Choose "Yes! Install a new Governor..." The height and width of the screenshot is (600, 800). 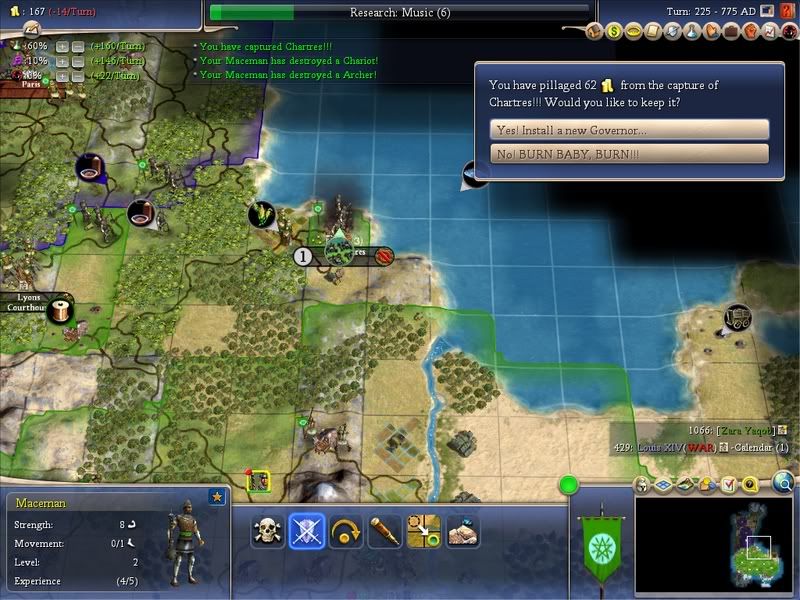point(629,130)
